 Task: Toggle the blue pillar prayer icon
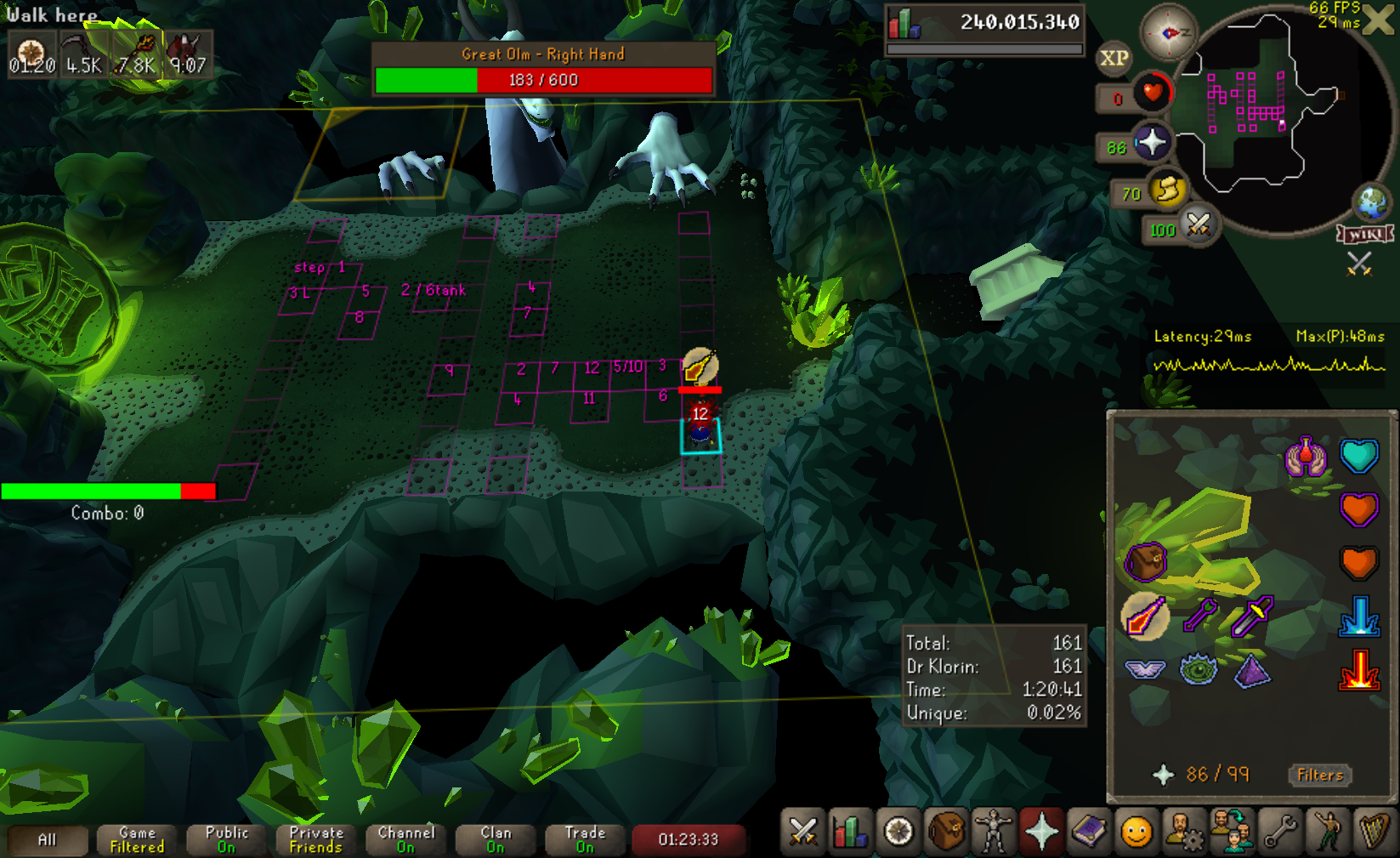(1358, 617)
